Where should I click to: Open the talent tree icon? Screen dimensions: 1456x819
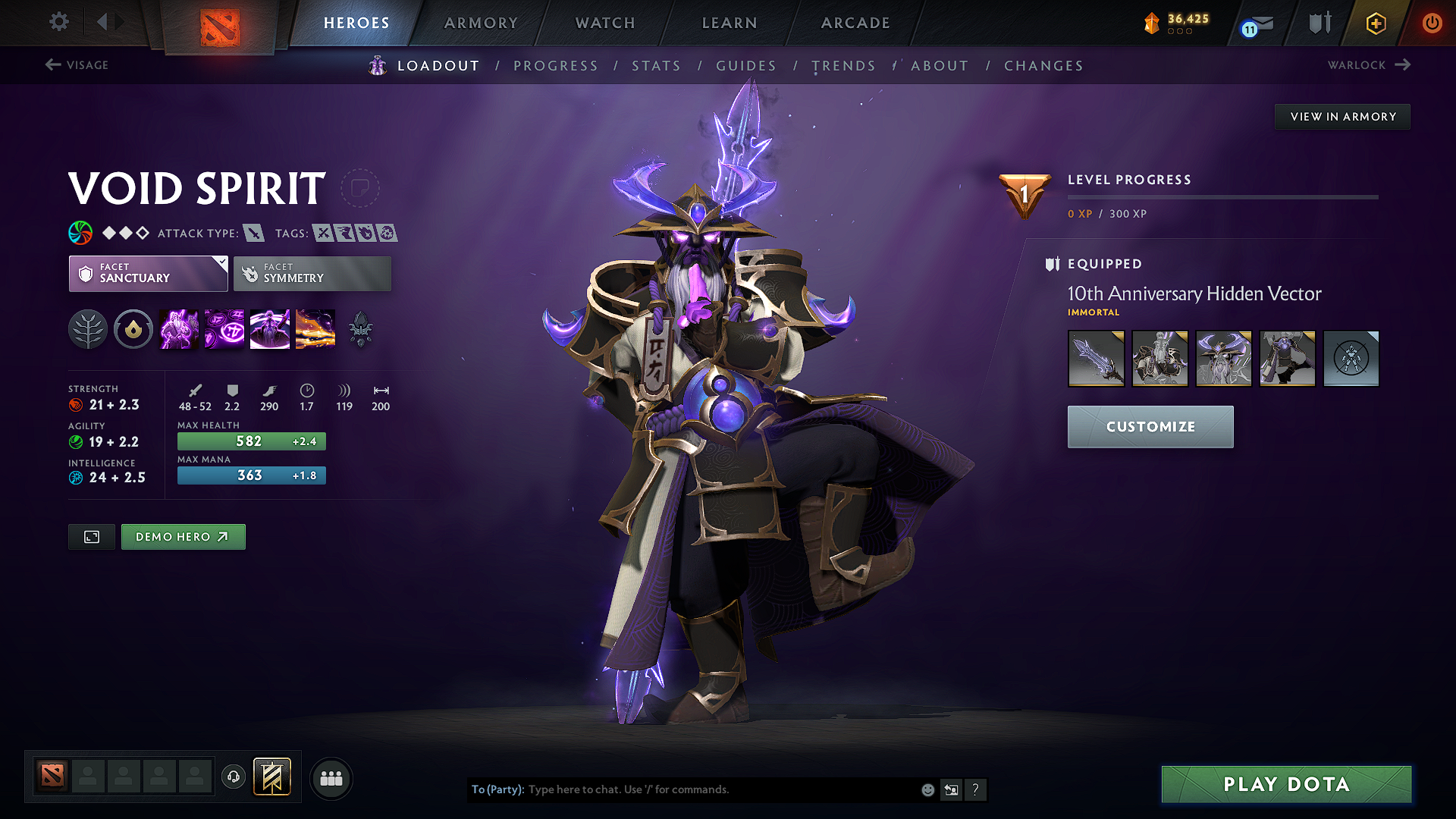tap(88, 328)
